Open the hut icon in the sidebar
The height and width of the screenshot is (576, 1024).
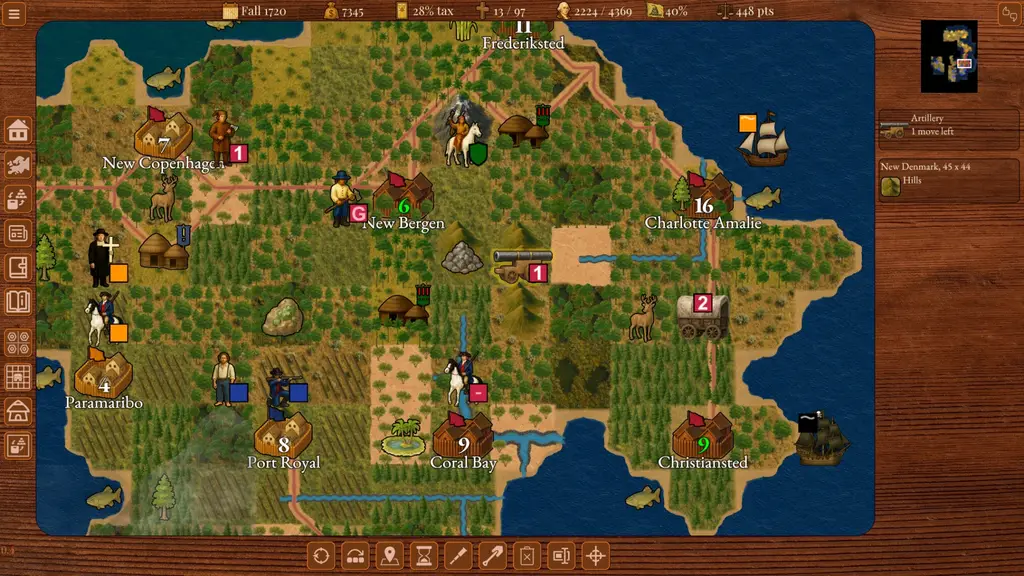coord(18,411)
